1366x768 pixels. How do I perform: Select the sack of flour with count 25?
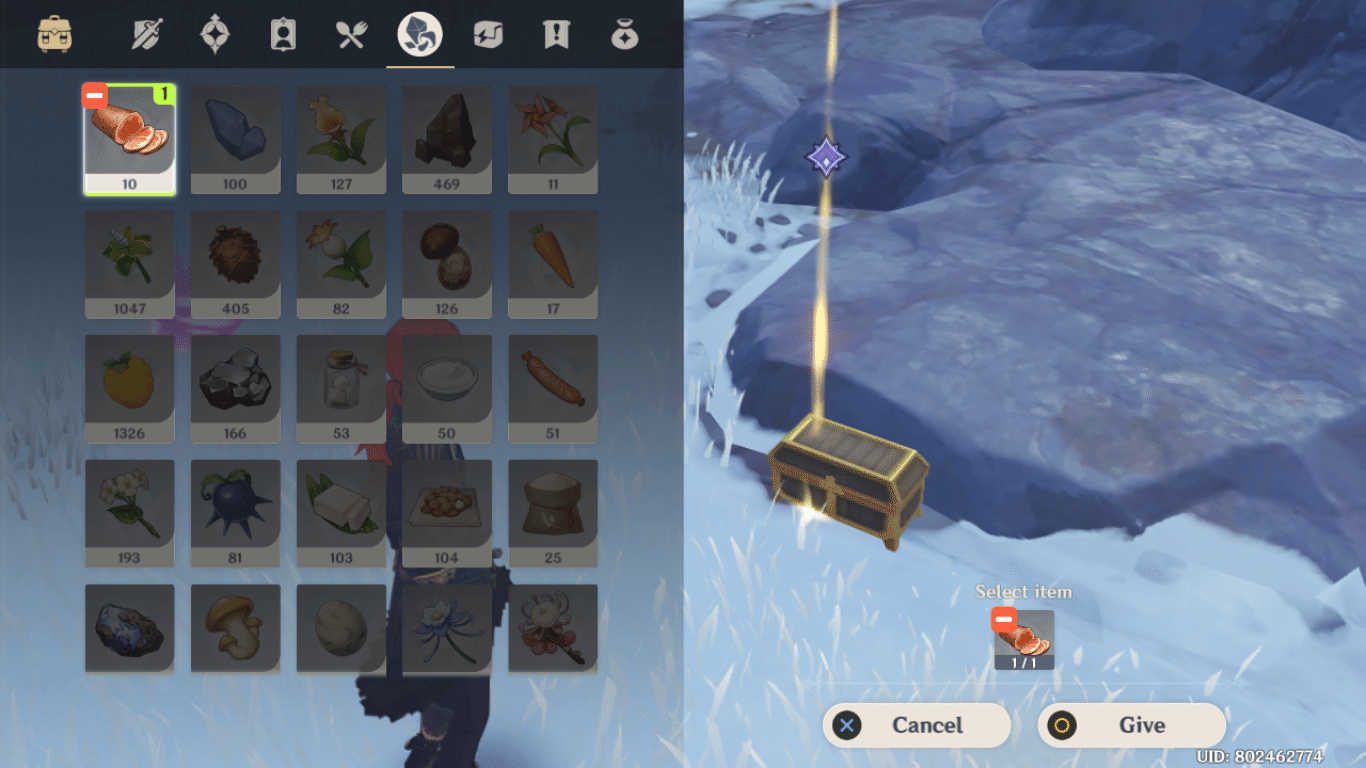(553, 512)
